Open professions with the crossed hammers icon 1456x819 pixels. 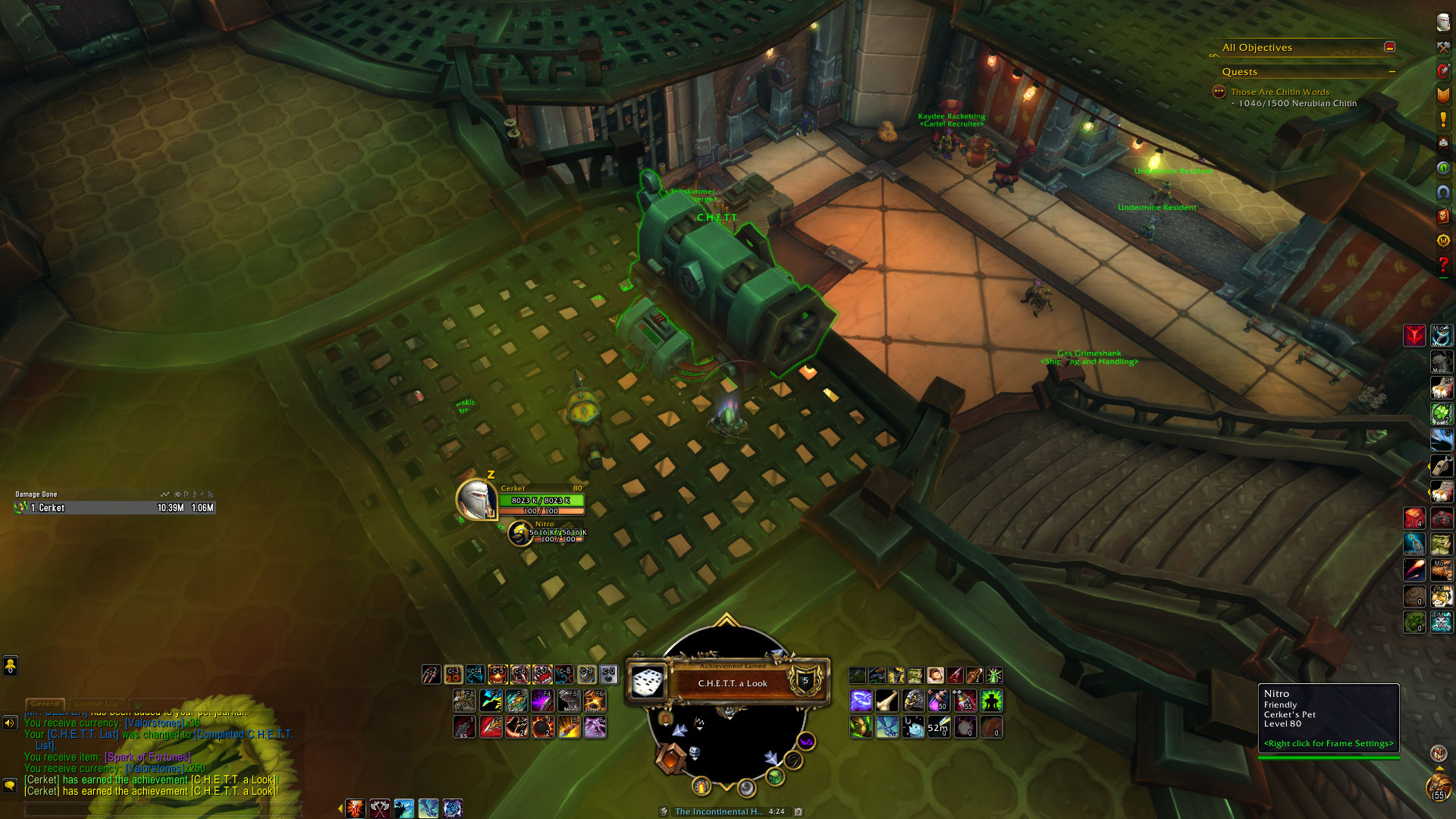tap(1442, 47)
